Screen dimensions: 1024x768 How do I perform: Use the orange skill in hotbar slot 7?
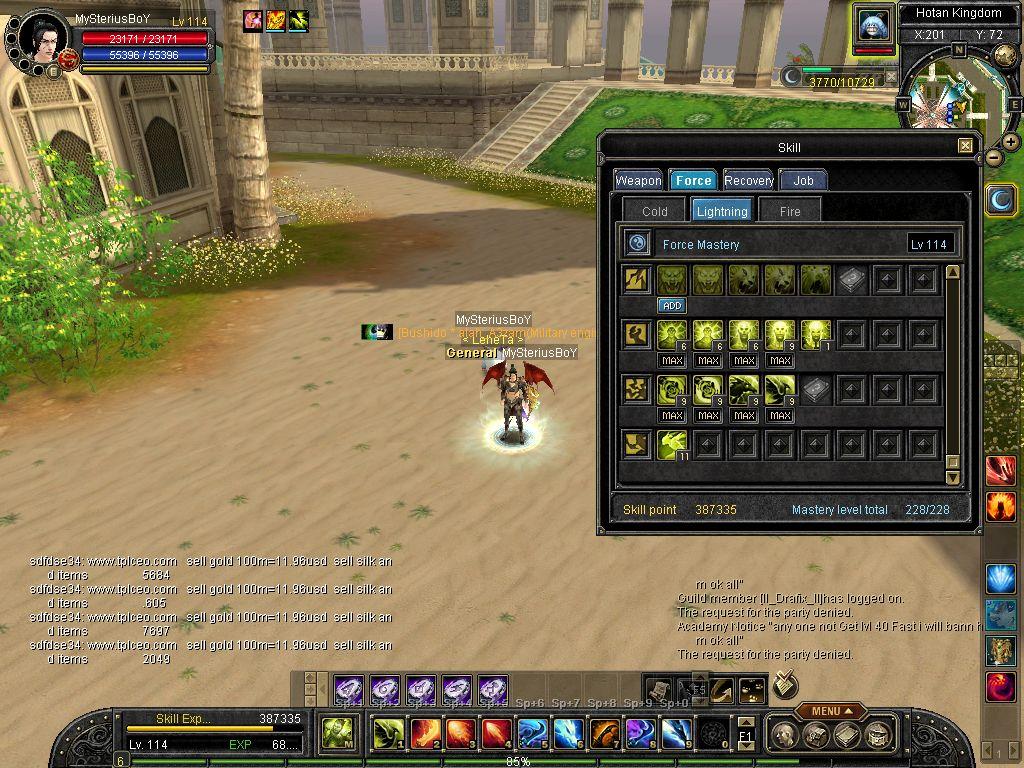(x=605, y=734)
